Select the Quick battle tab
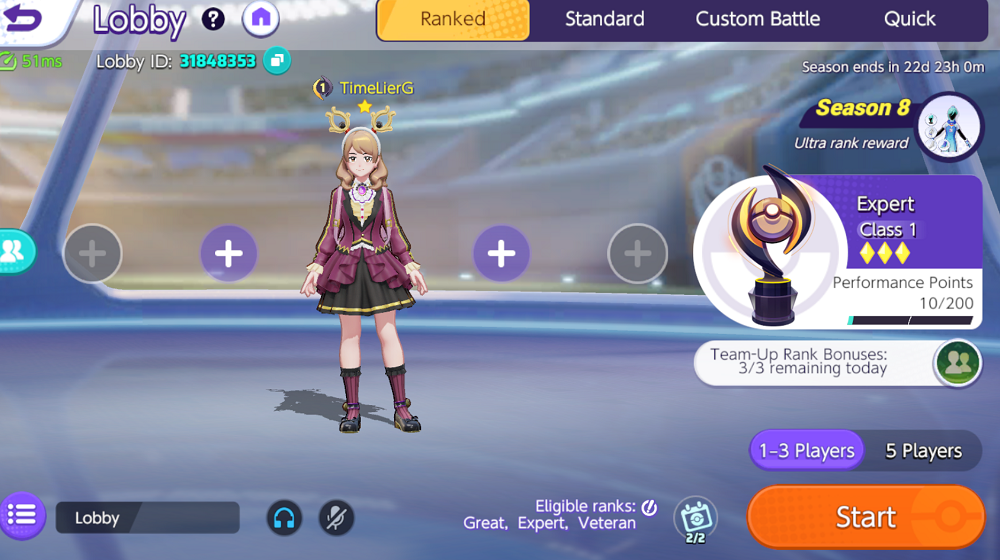1000x560 pixels. (909, 20)
